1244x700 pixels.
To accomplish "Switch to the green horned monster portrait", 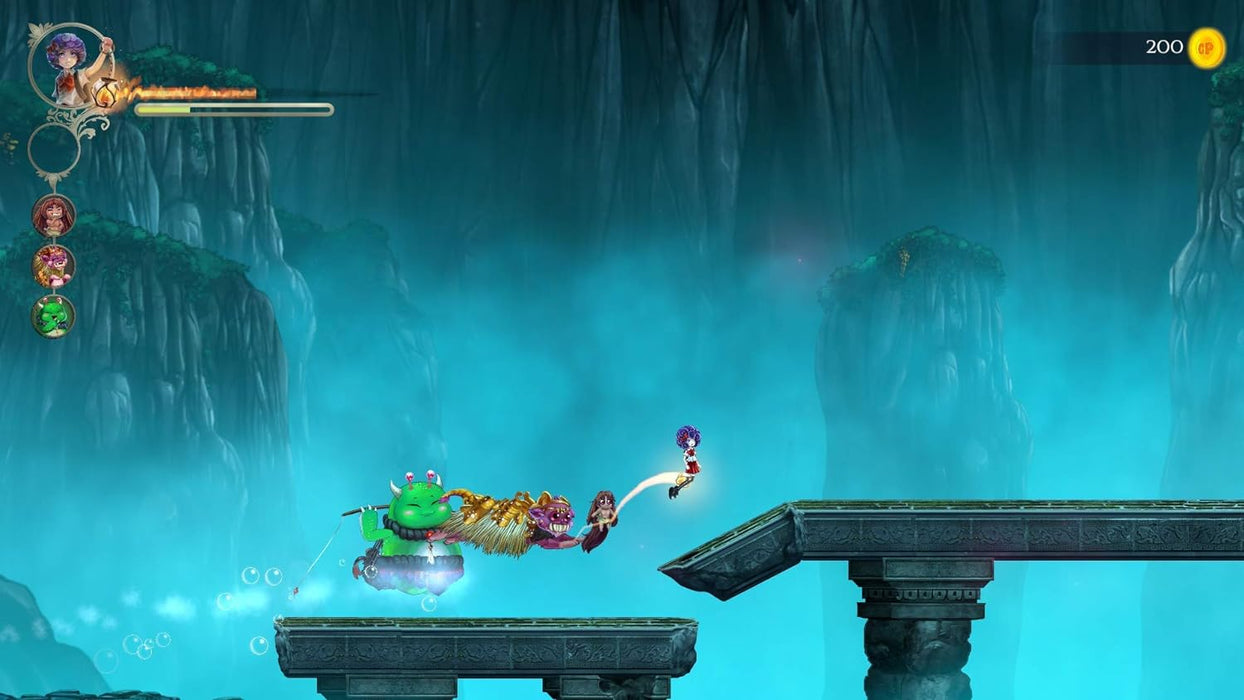I will 53,315.
